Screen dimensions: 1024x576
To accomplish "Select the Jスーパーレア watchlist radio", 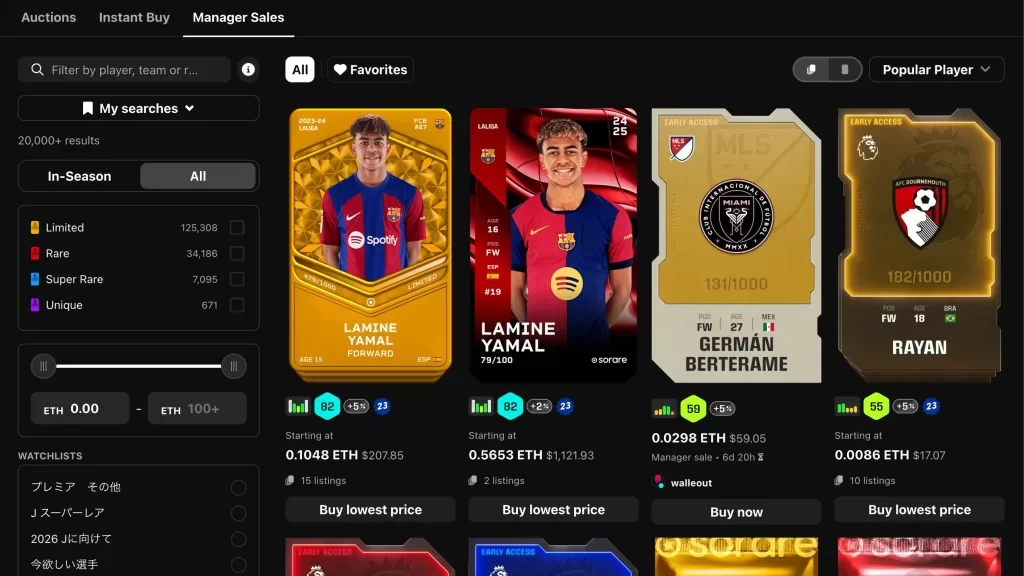I will (238, 513).
